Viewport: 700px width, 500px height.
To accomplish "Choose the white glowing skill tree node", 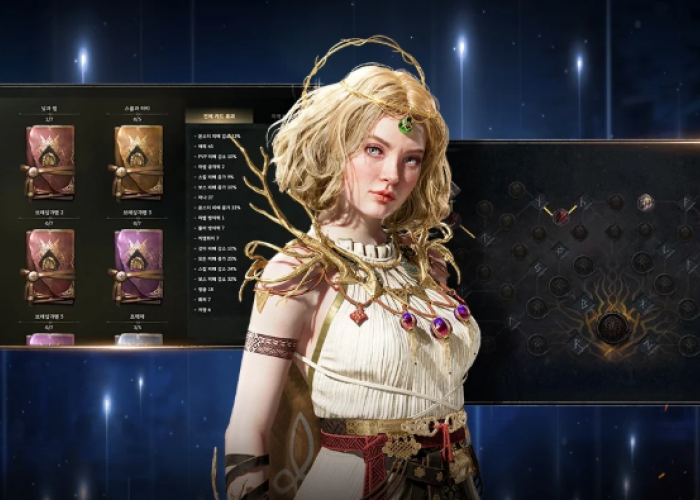I will (x=645, y=202).
